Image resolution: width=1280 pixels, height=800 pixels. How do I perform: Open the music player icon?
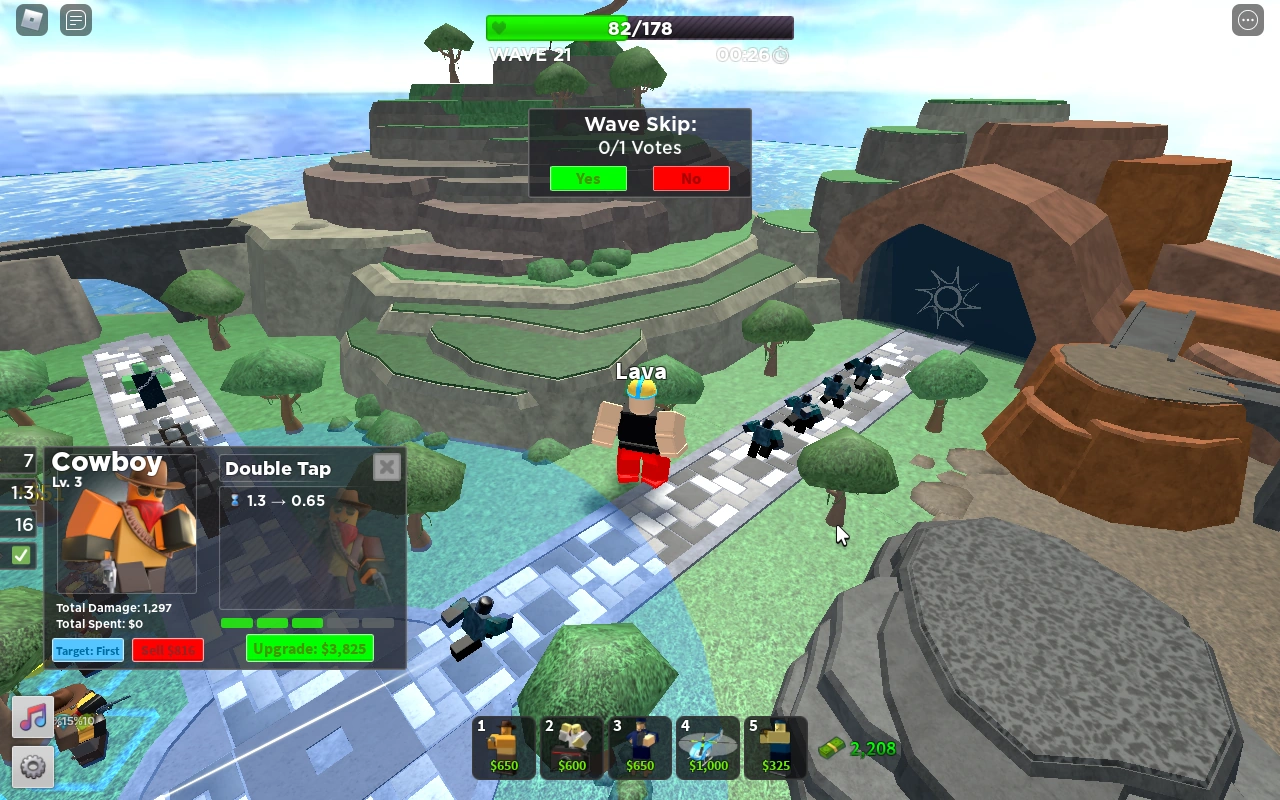[33, 716]
